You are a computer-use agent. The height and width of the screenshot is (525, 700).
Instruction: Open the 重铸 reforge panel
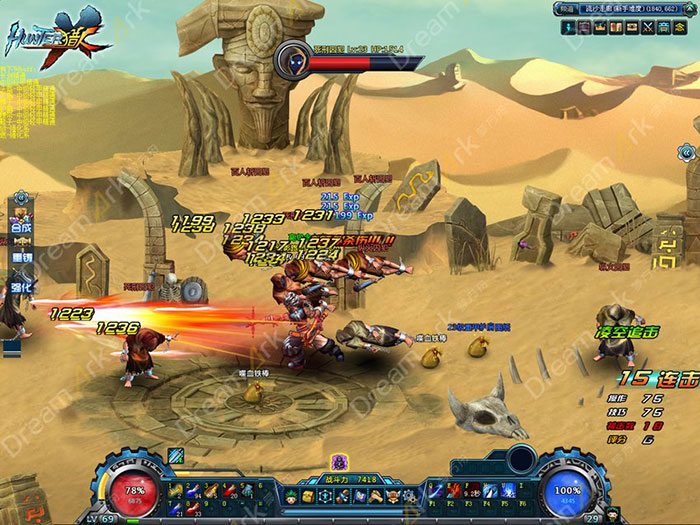click(21, 257)
